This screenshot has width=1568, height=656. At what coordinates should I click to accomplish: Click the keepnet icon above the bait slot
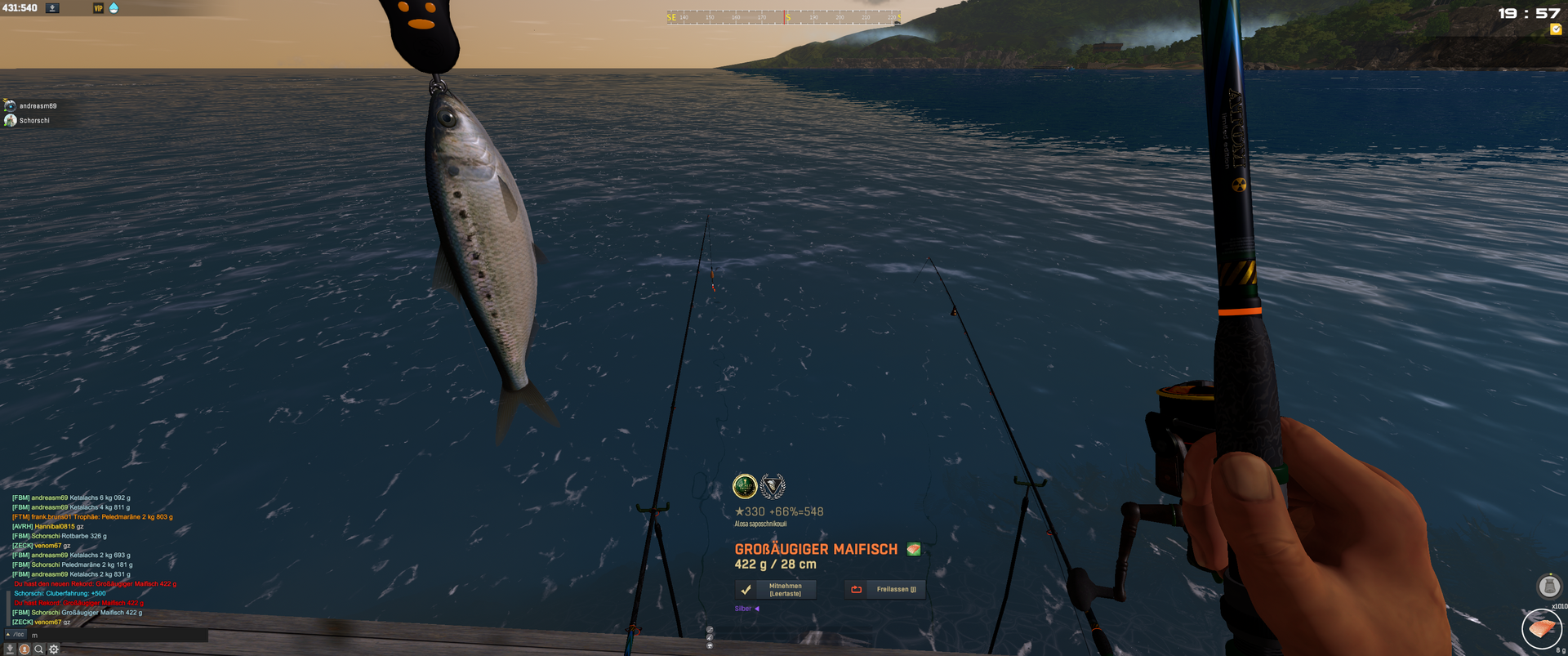[1548, 586]
